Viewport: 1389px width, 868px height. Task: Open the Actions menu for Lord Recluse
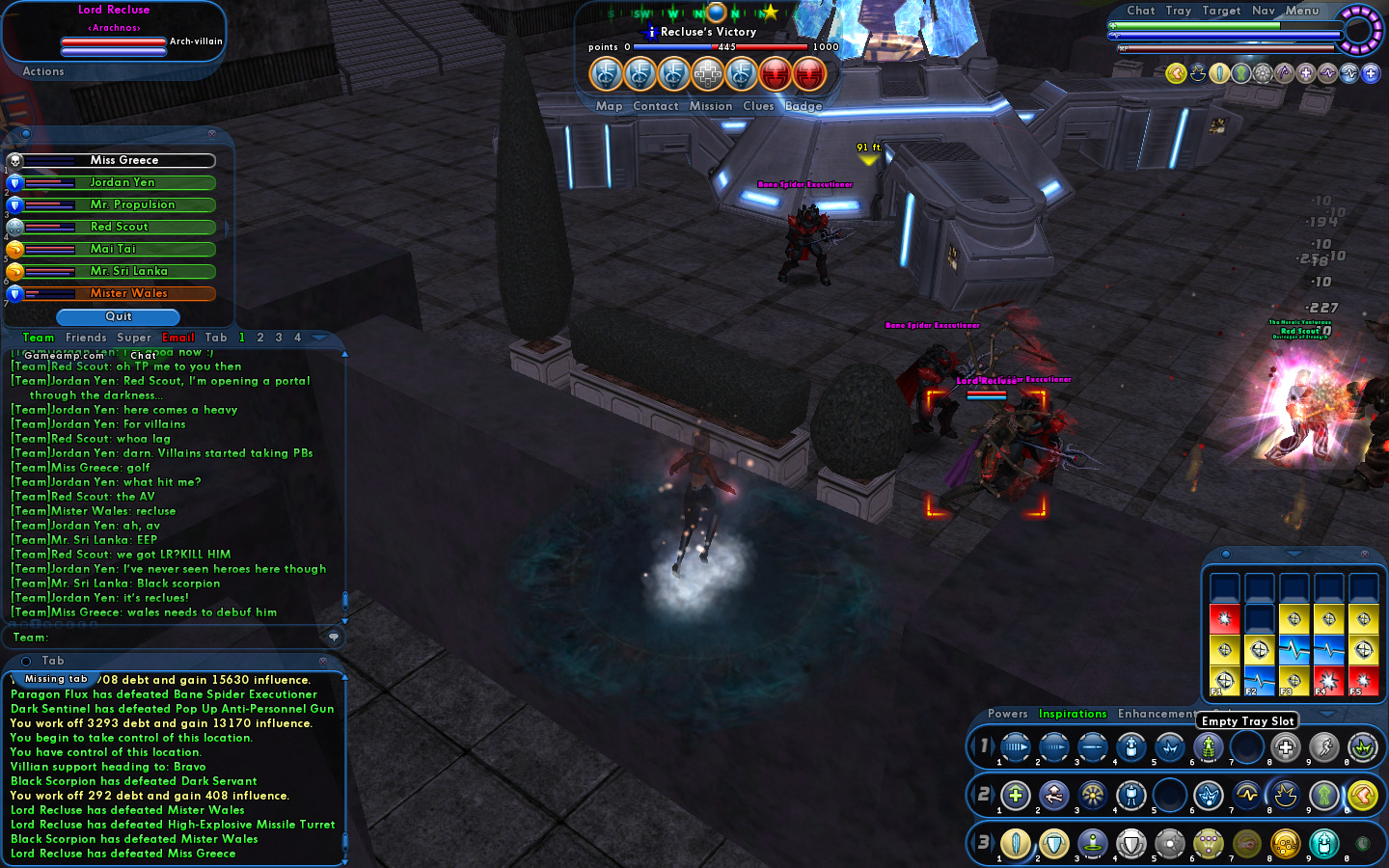43,71
